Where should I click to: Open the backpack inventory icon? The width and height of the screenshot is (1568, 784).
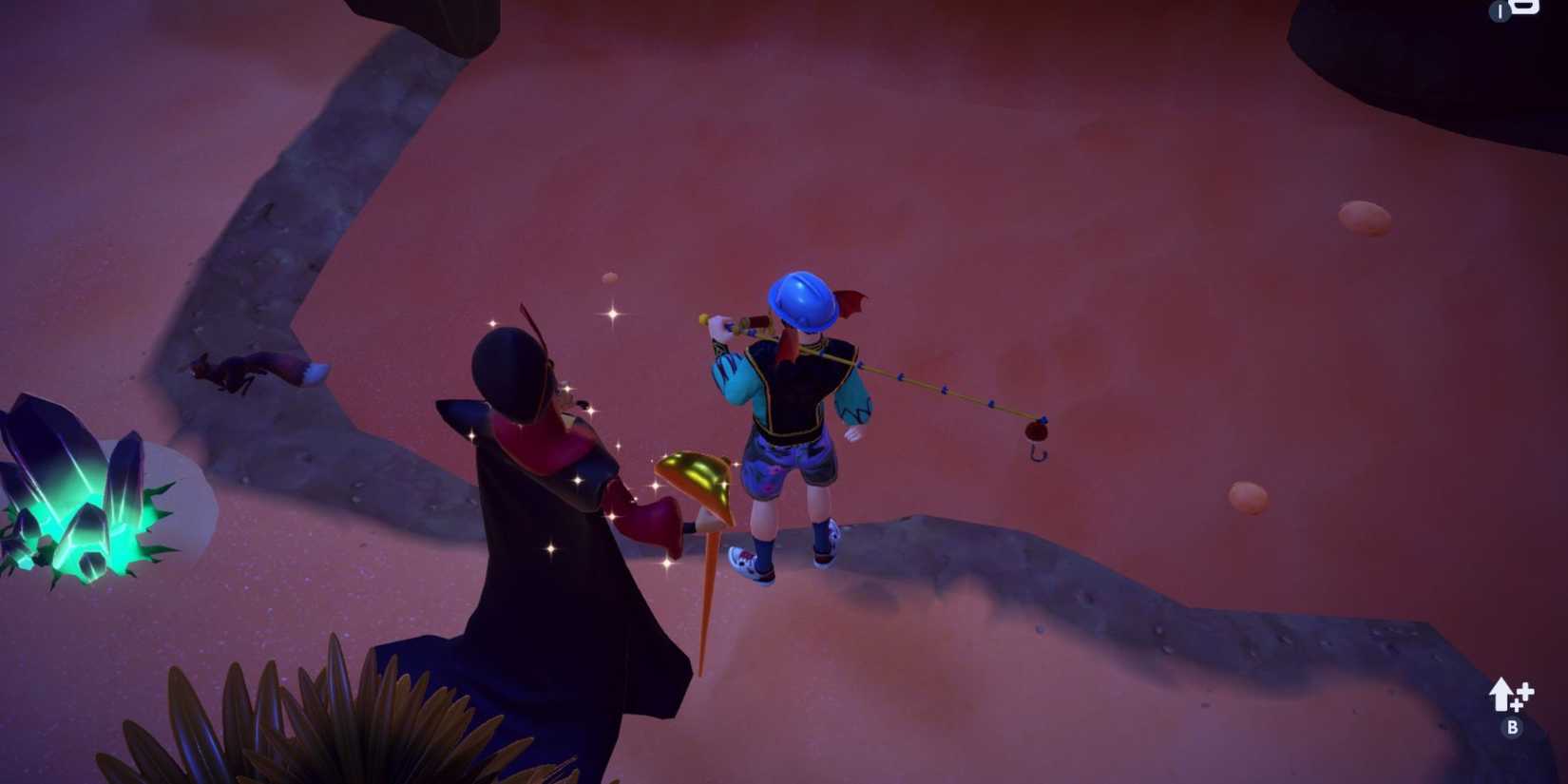click(x=1525, y=8)
